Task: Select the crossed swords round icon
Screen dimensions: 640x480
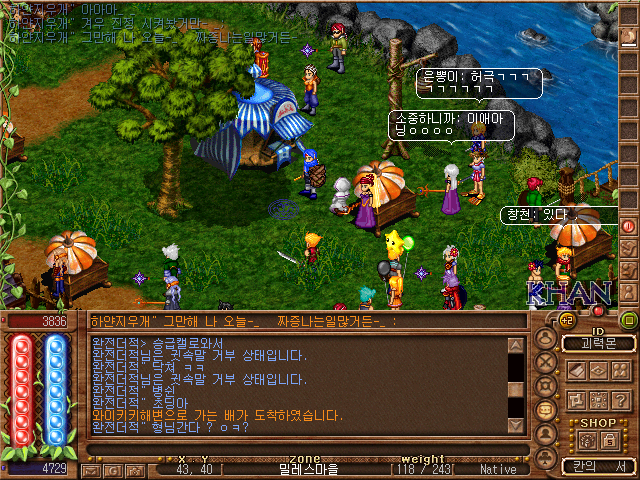Action: [x=546, y=362]
